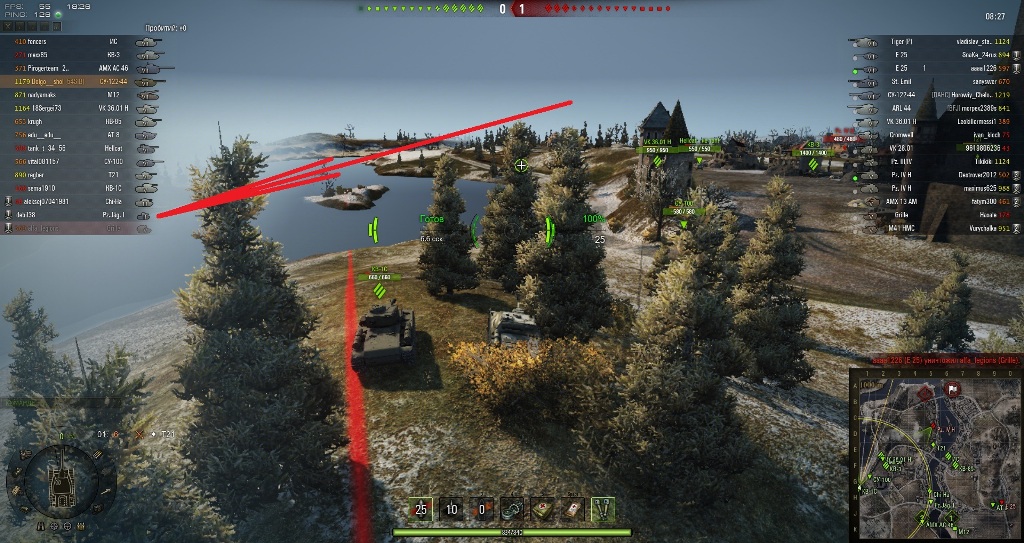This screenshot has width=1024, height=543.
Task: Switch to the shell type with 10 rounds
Action: point(451,509)
